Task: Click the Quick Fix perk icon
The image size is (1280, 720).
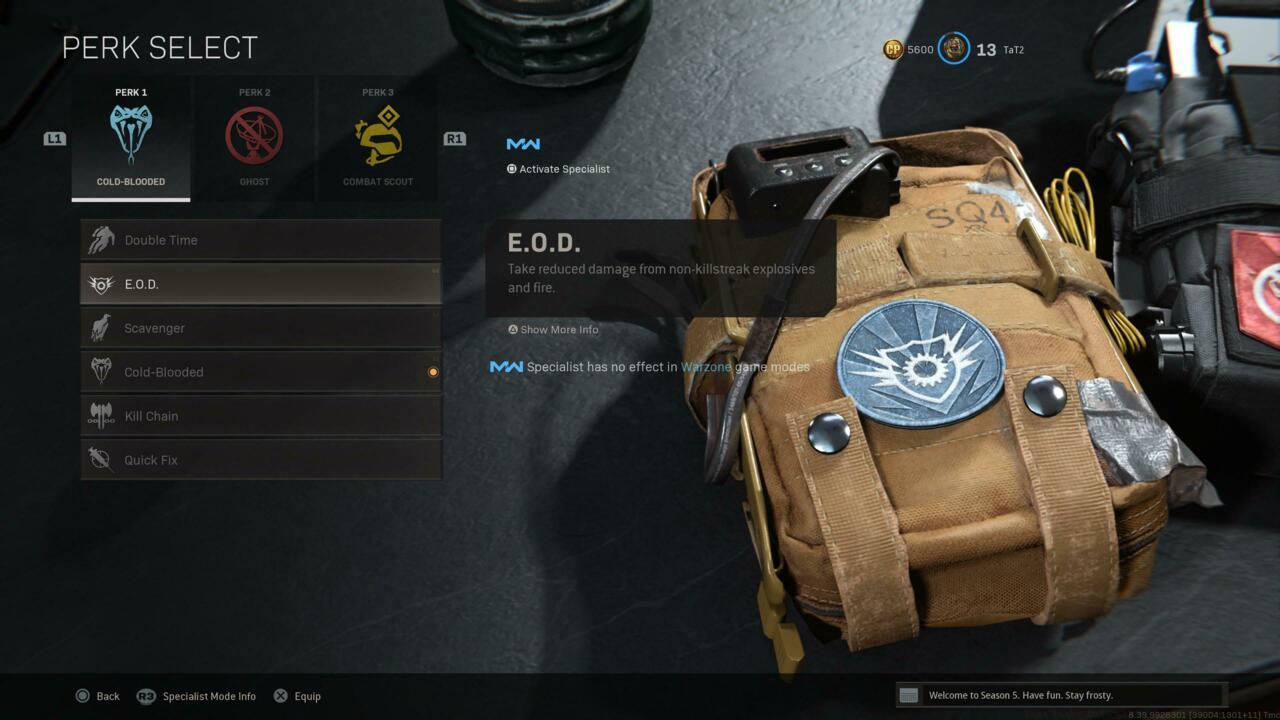Action: click(101, 459)
